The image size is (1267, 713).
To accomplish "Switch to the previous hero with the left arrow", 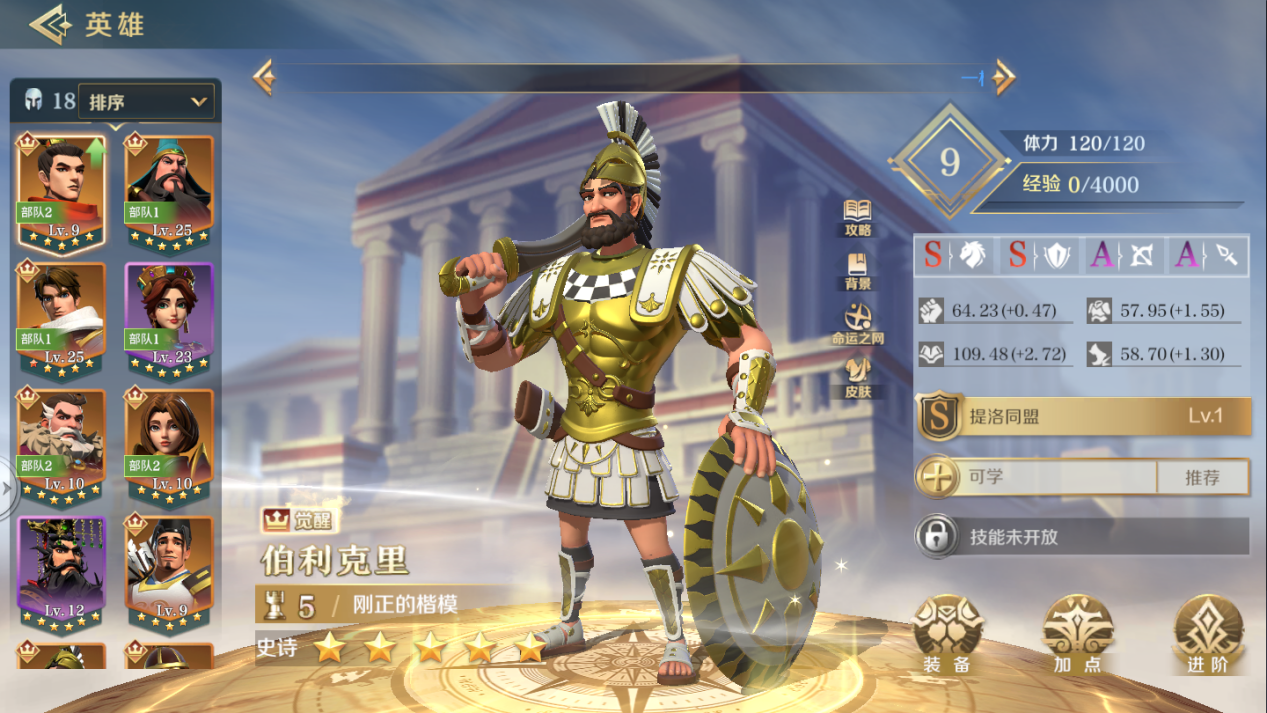I will 264,77.
